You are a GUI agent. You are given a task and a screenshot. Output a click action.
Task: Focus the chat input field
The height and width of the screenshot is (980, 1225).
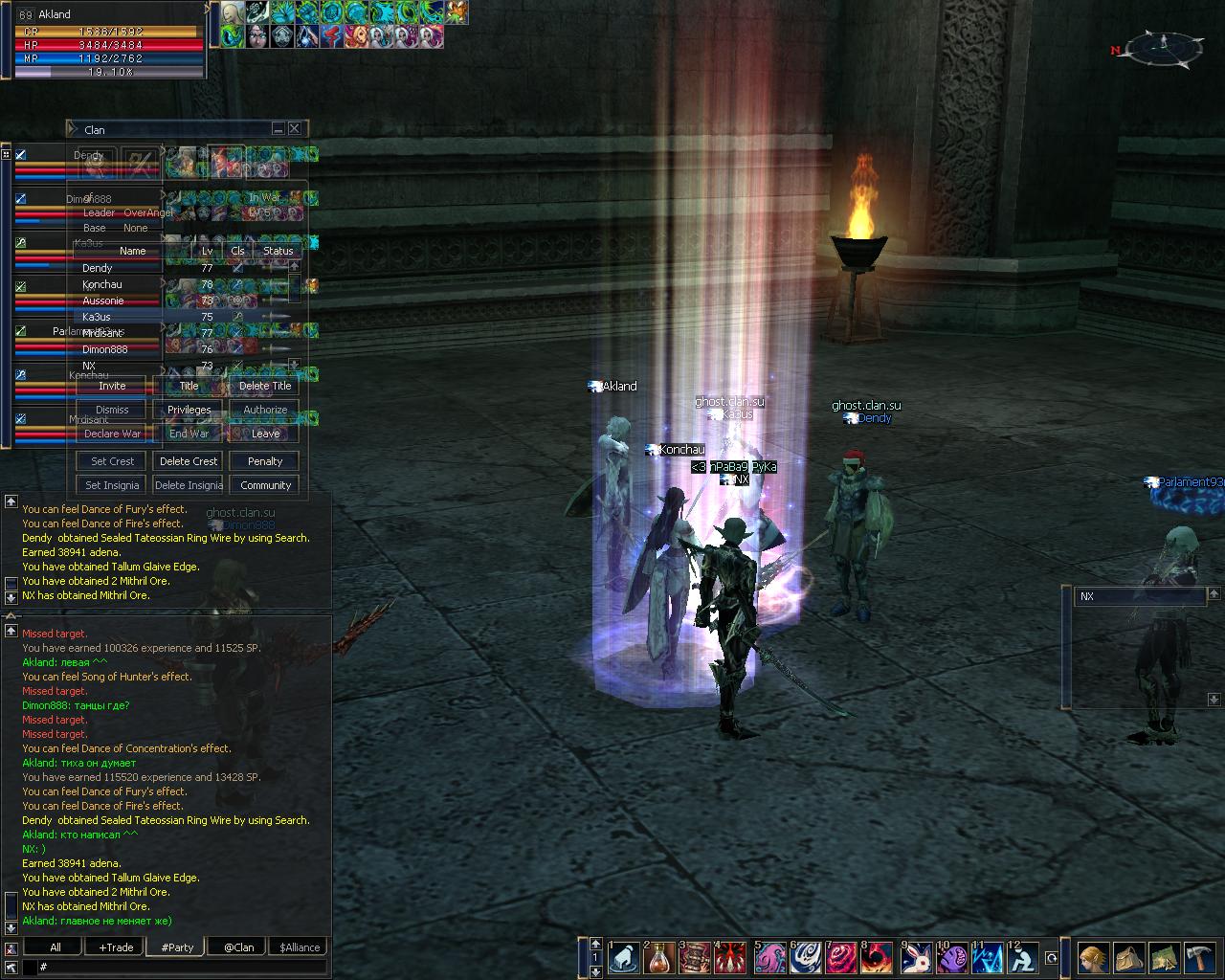(x=182, y=968)
